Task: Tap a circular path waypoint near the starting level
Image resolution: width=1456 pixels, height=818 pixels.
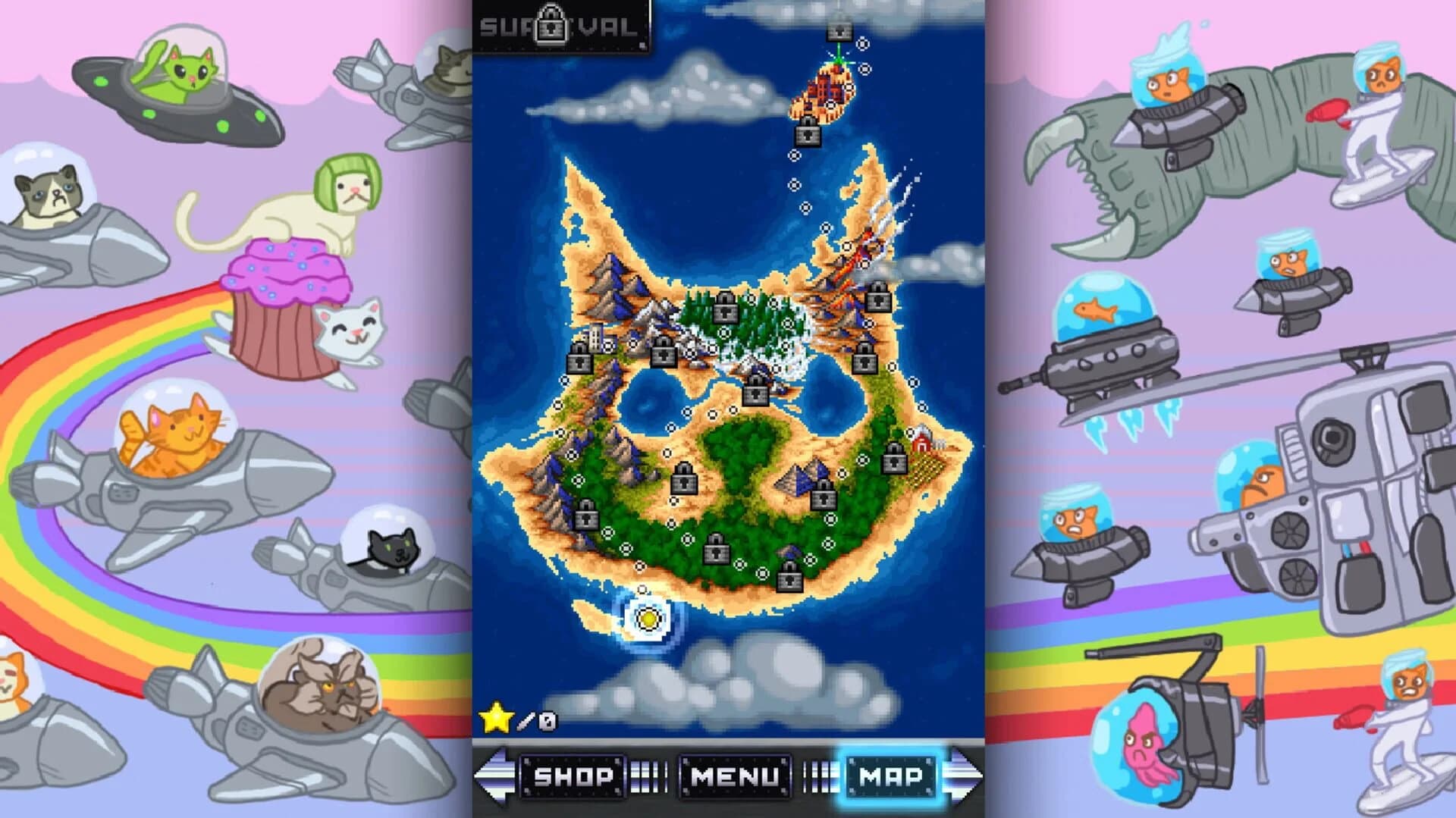Action: coord(642,589)
